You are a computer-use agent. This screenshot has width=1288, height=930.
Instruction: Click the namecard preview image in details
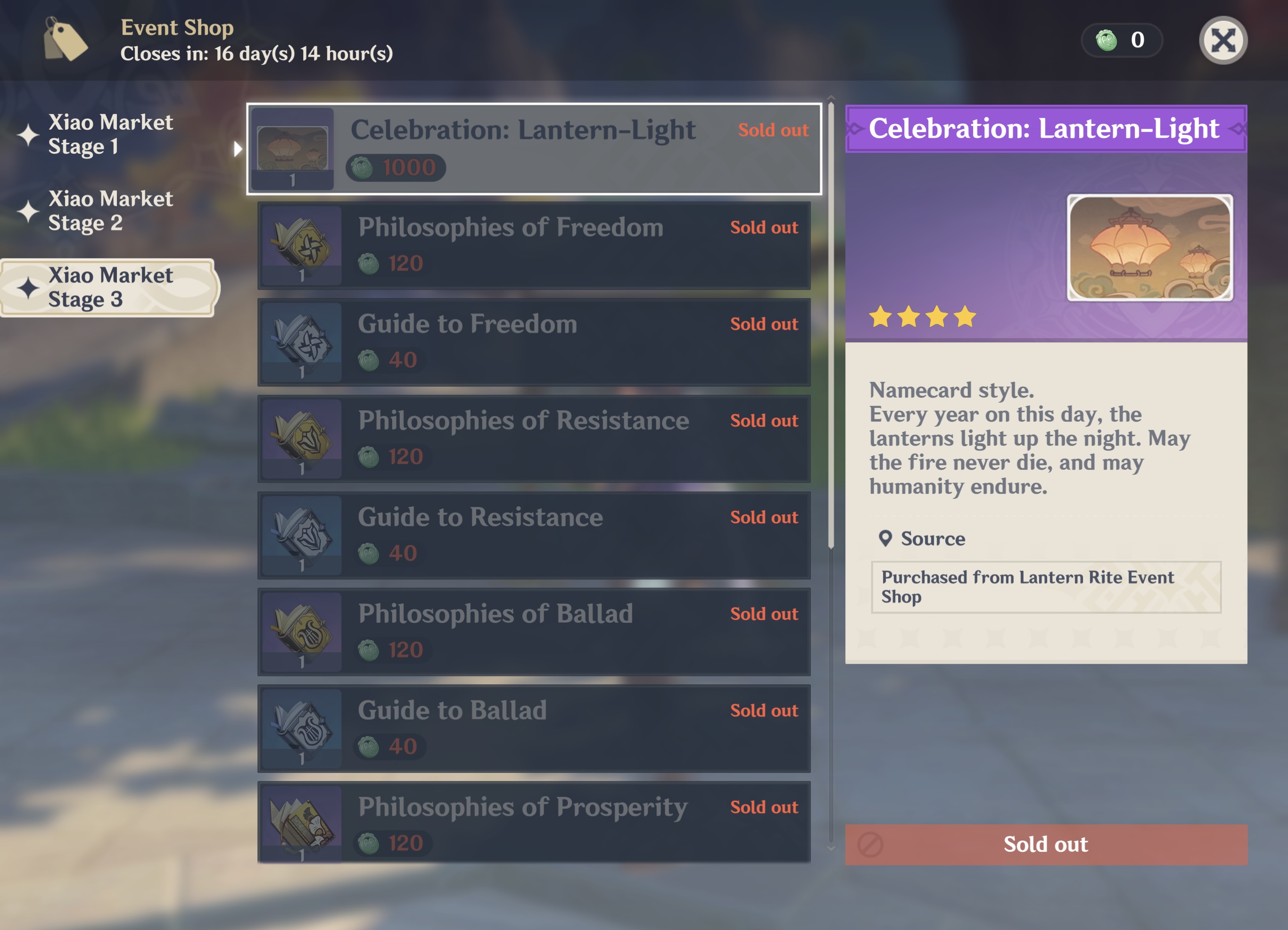[x=1149, y=248]
